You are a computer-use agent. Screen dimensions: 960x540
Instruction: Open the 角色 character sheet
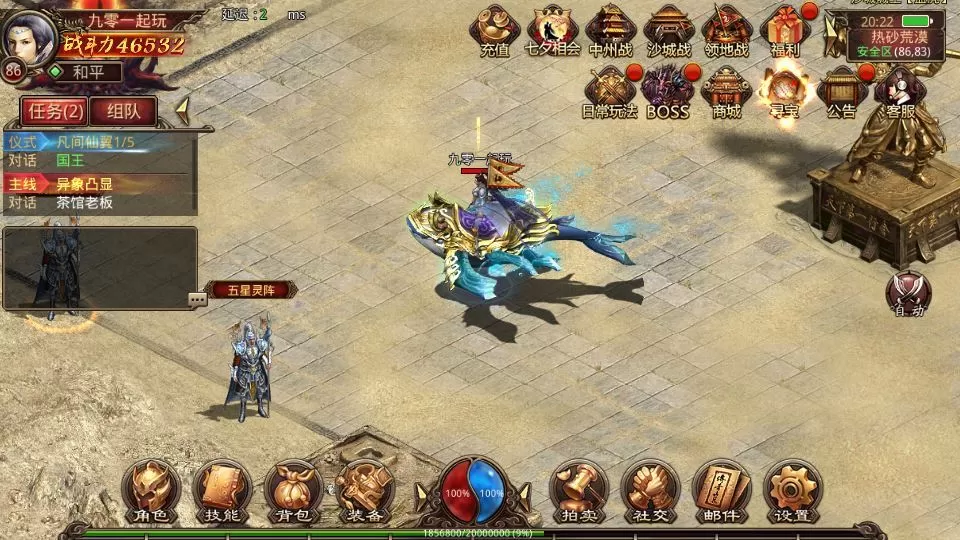[151, 492]
